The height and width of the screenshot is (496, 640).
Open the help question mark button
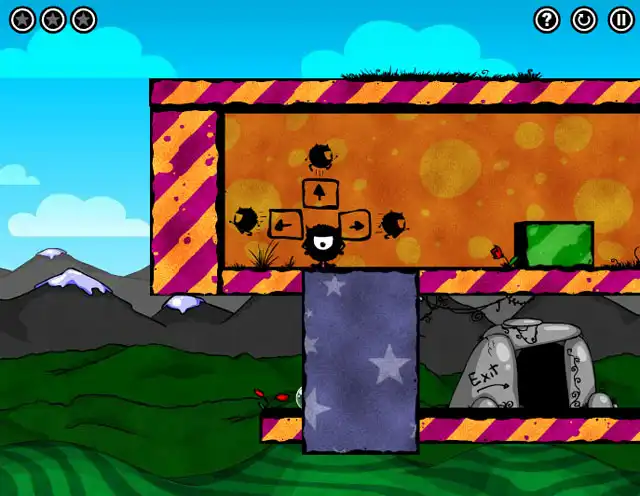point(546,19)
